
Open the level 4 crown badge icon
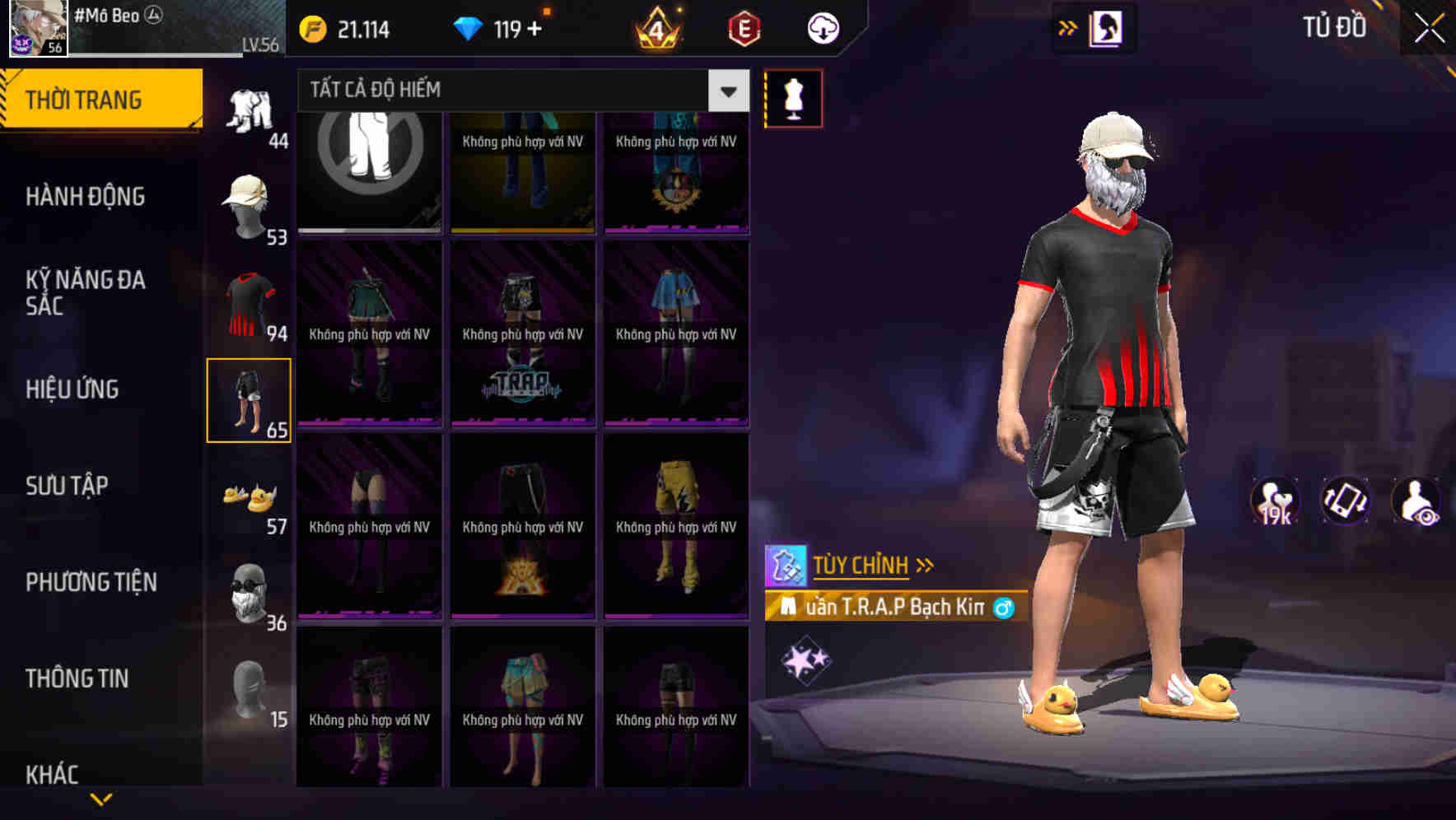point(658,27)
